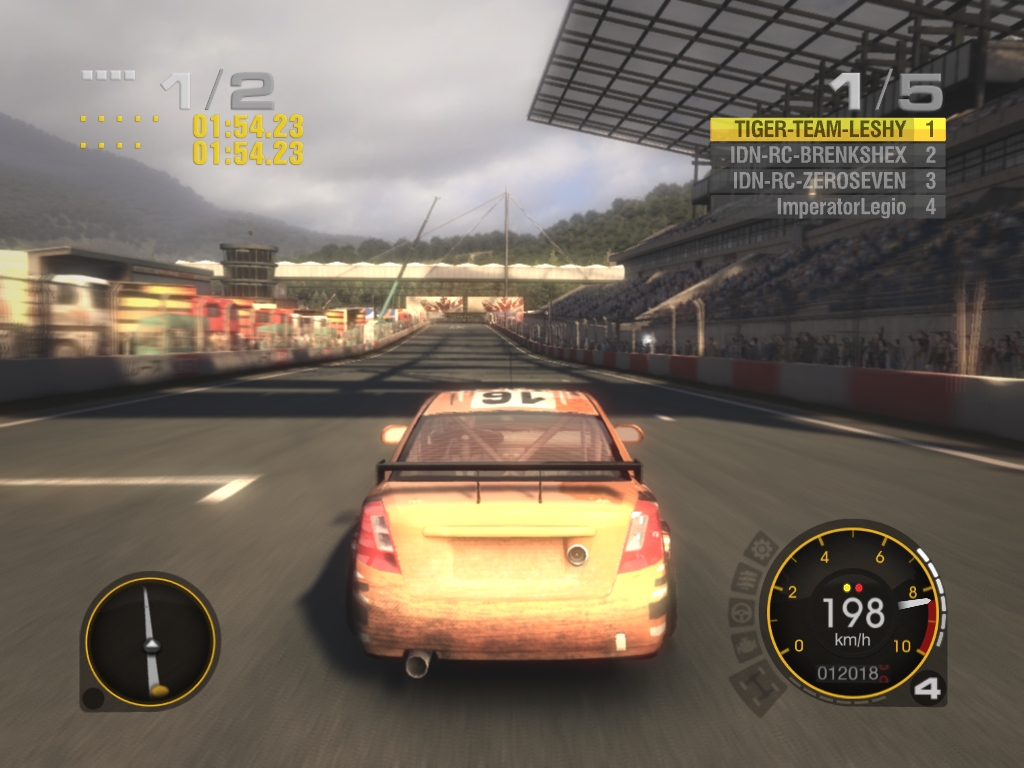Screen dimensions: 1024x768
Task: Open the drivetrain chassis damage icon
Action: click(759, 684)
